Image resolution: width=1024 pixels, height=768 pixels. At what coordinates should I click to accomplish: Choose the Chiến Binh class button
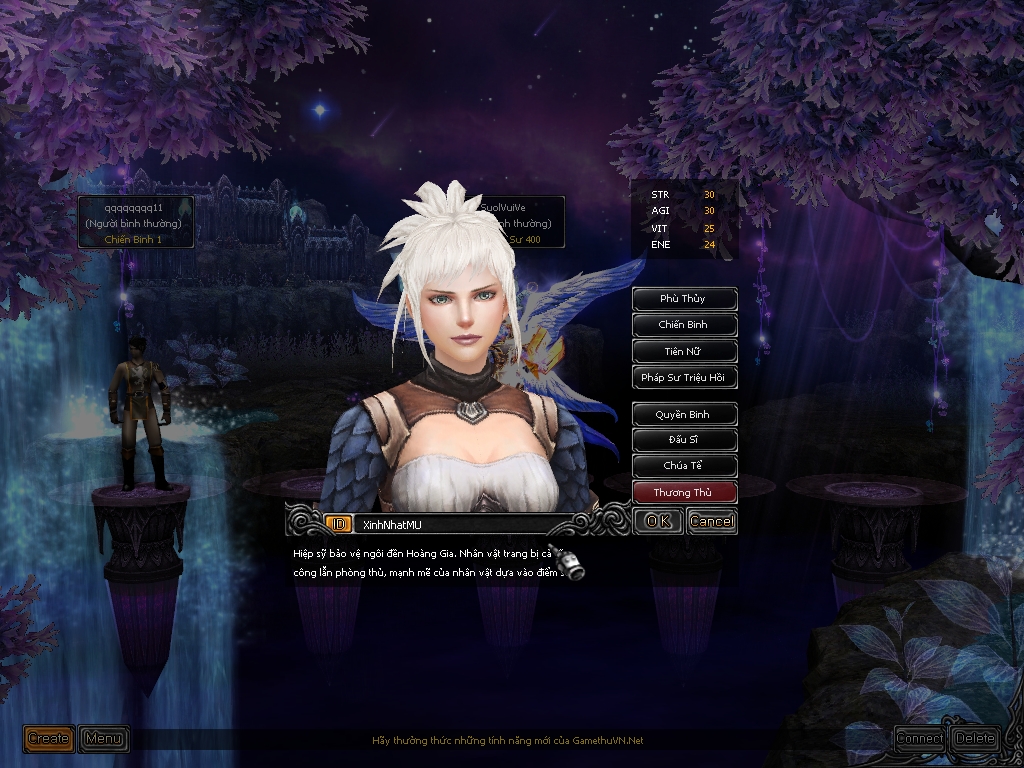(x=684, y=325)
